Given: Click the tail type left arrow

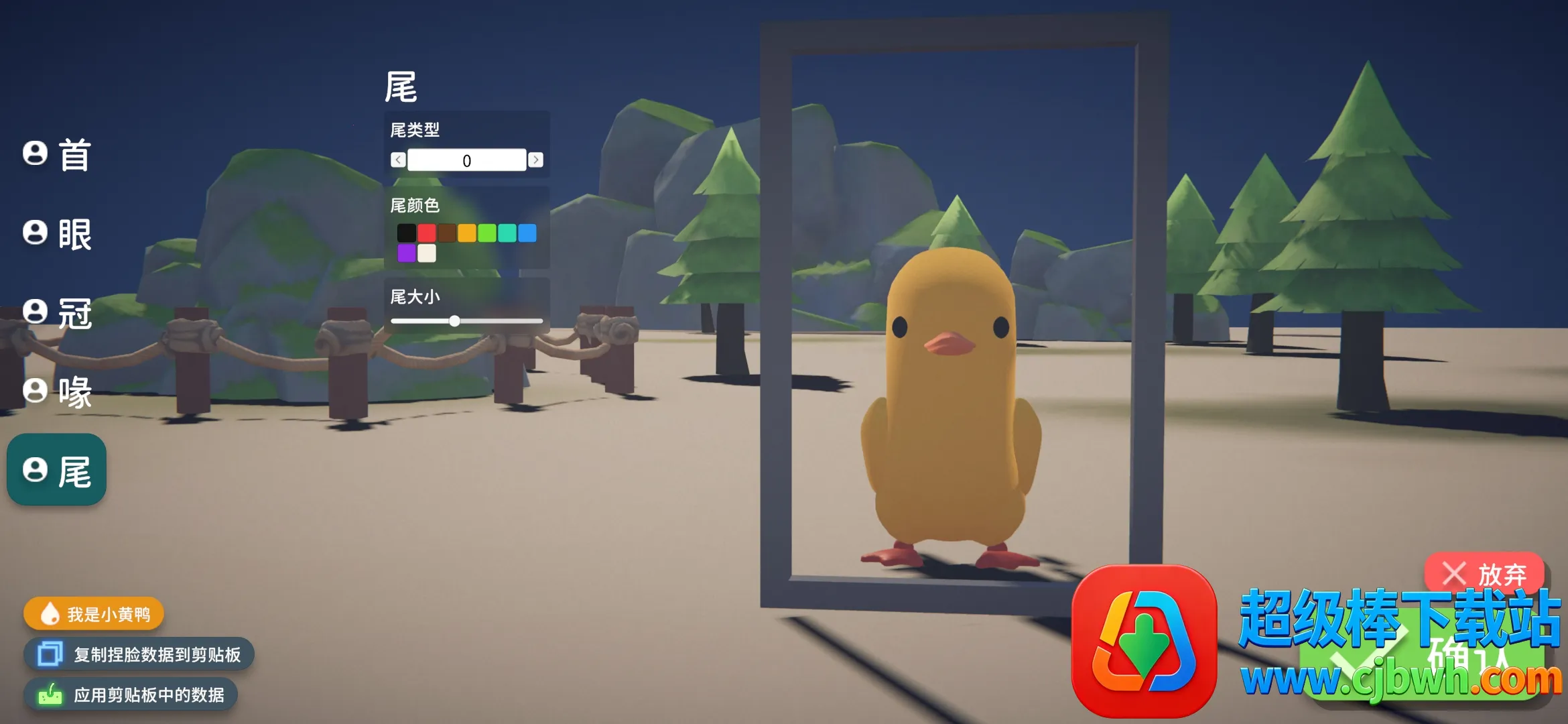Looking at the screenshot, I should tap(398, 160).
